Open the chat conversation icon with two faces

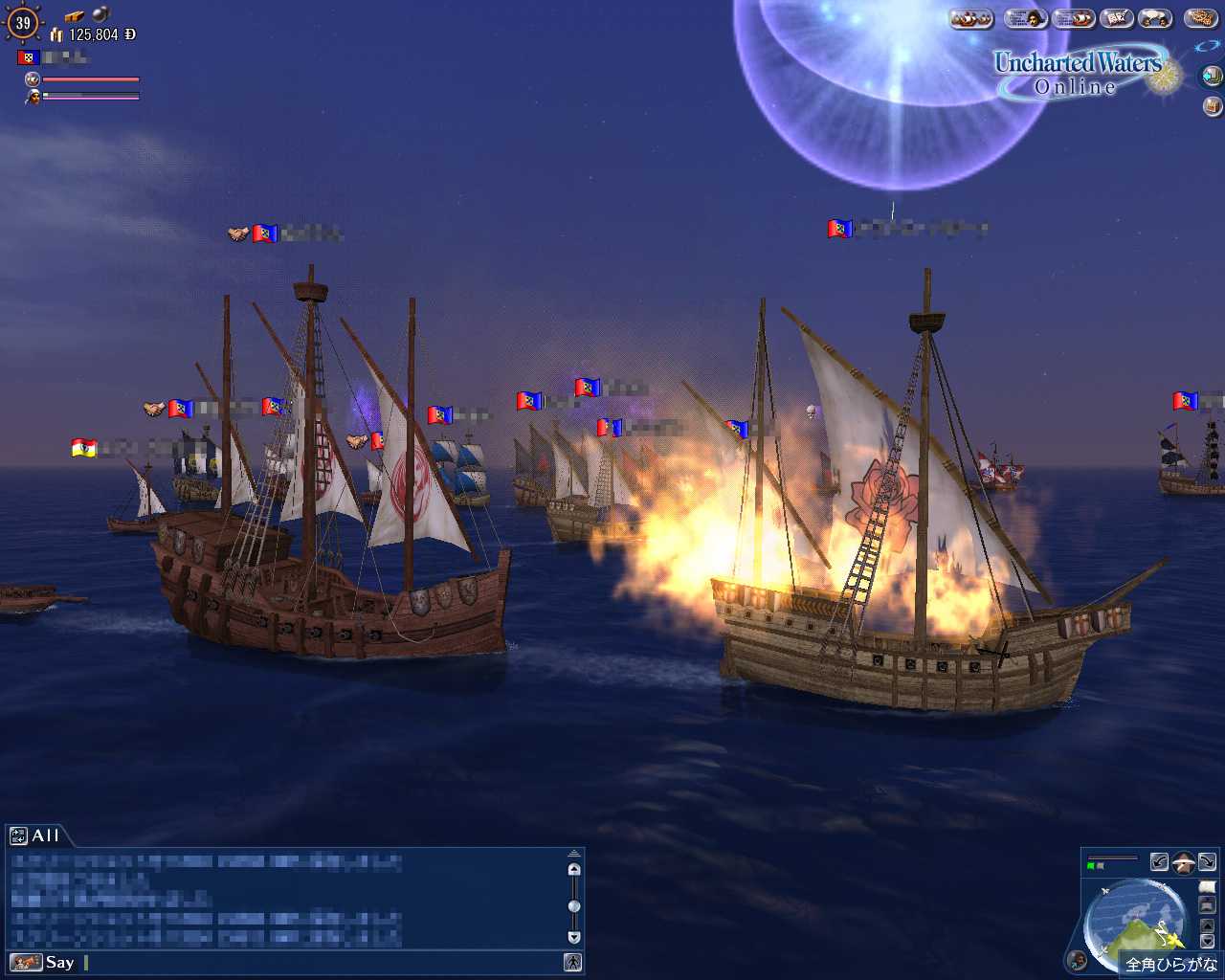coord(1156,18)
